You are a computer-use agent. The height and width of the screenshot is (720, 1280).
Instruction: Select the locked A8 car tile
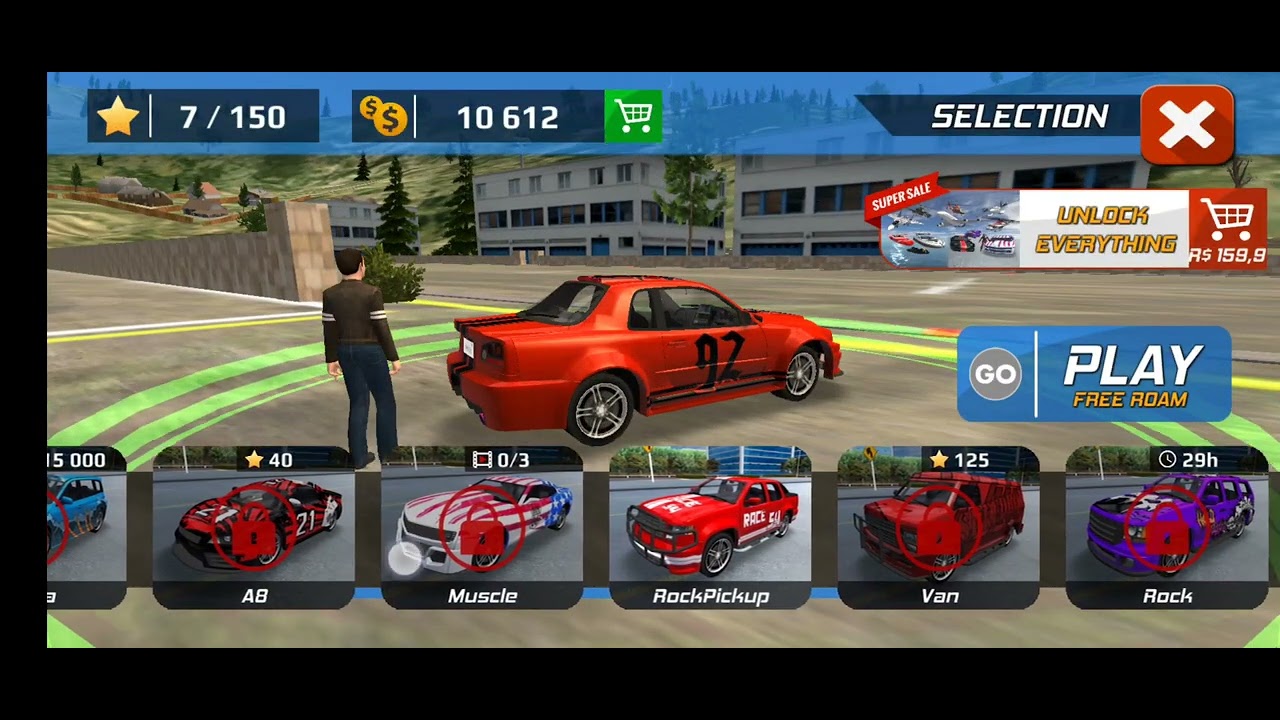coord(254,528)
